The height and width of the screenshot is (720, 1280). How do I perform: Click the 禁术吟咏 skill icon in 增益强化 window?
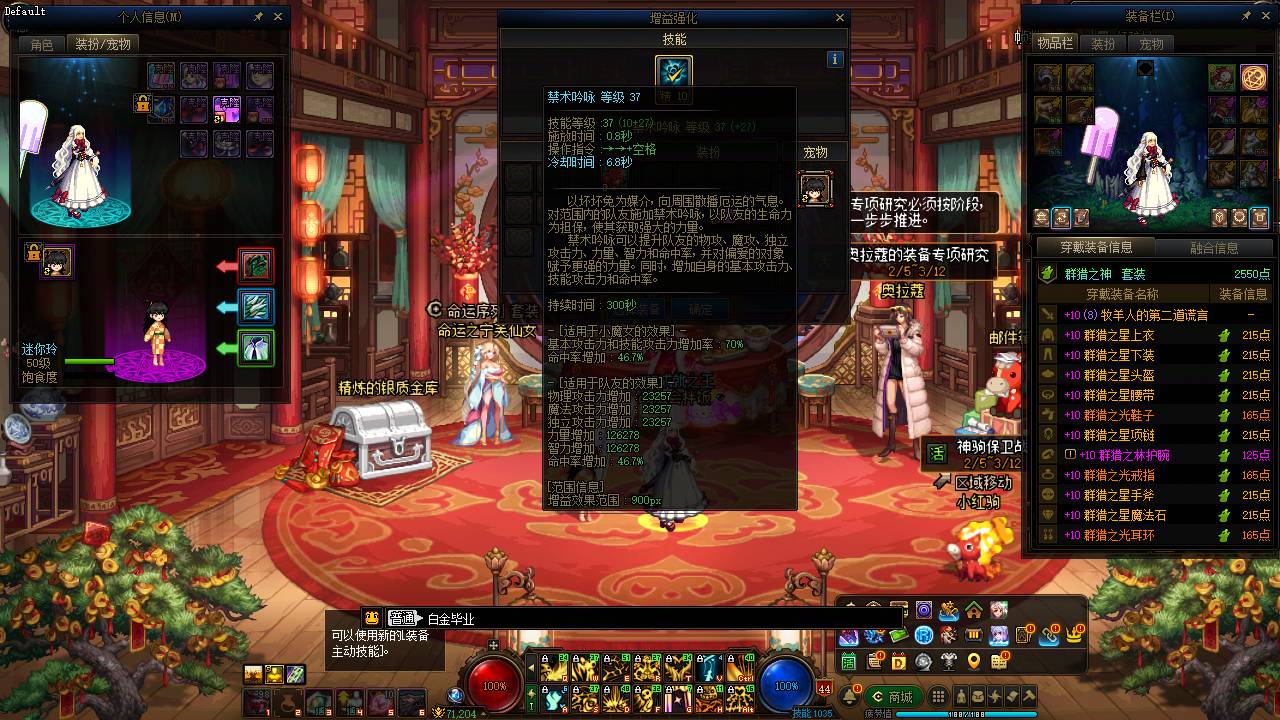[673, 72]
